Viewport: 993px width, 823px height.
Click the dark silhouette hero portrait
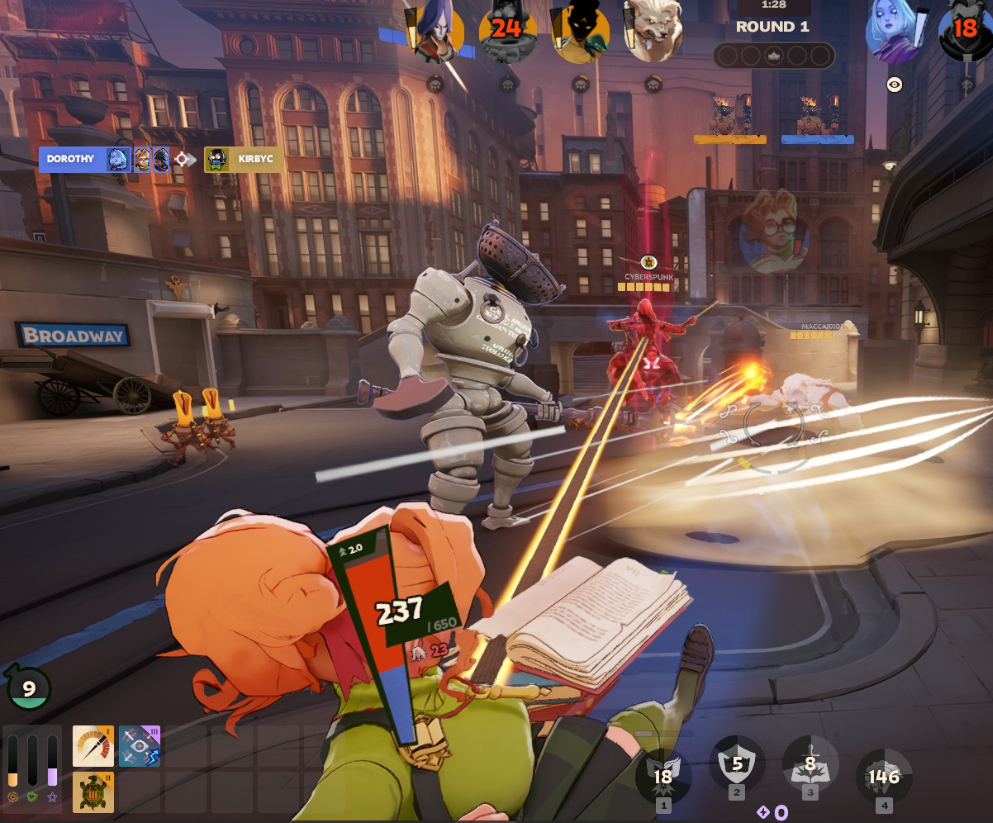point(581,30)
